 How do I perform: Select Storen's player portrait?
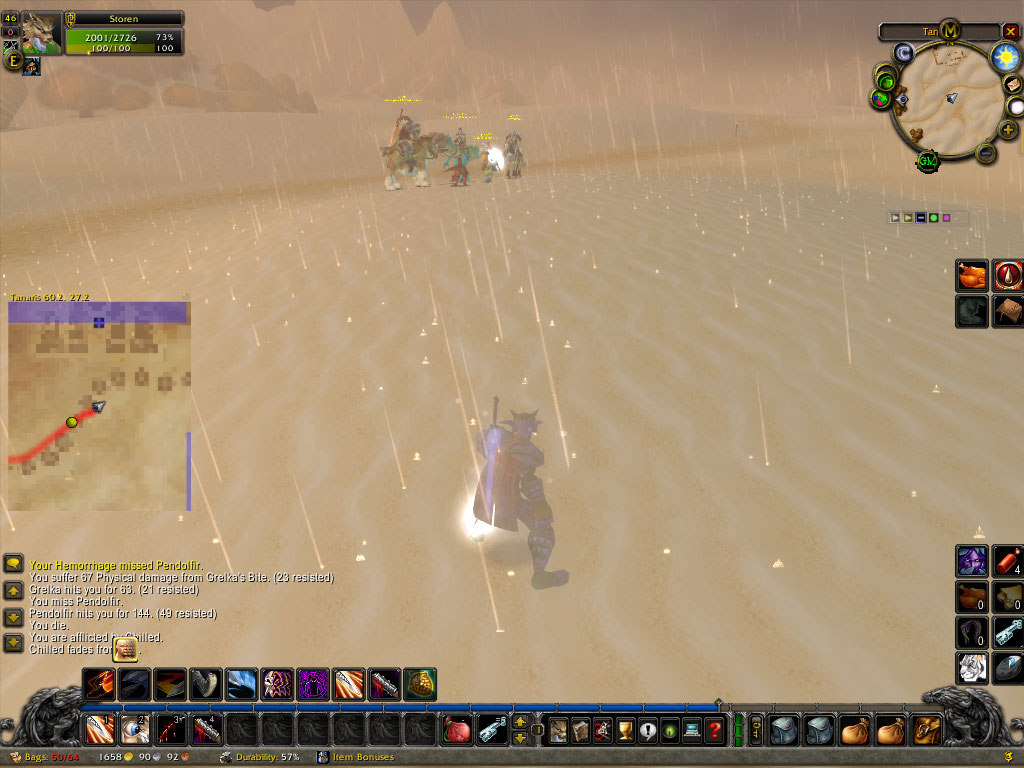41,33
